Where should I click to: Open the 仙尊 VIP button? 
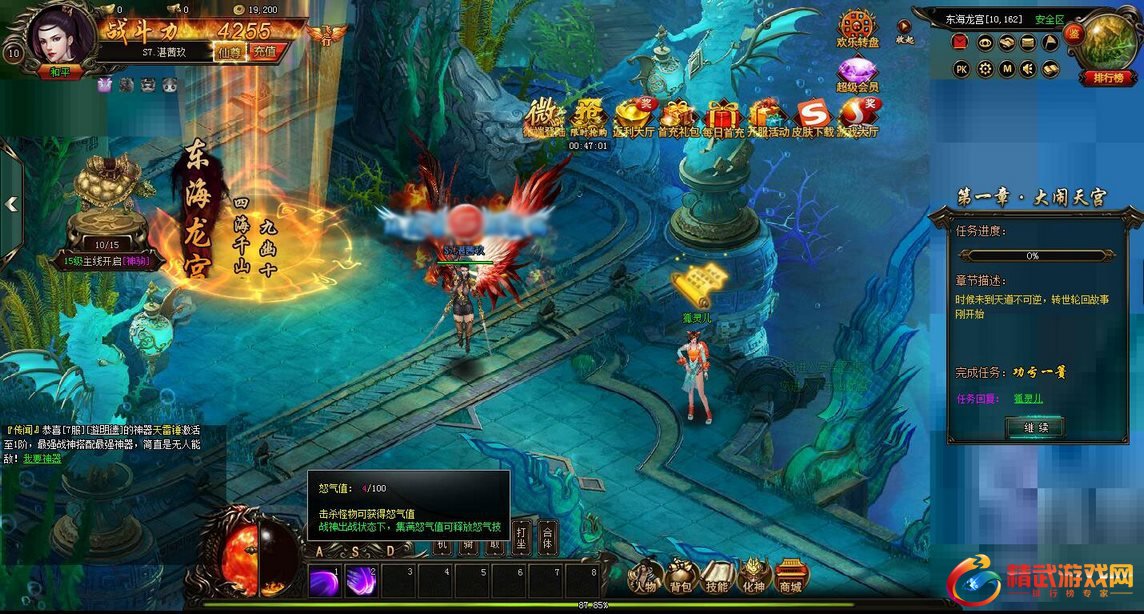point(230,50)
